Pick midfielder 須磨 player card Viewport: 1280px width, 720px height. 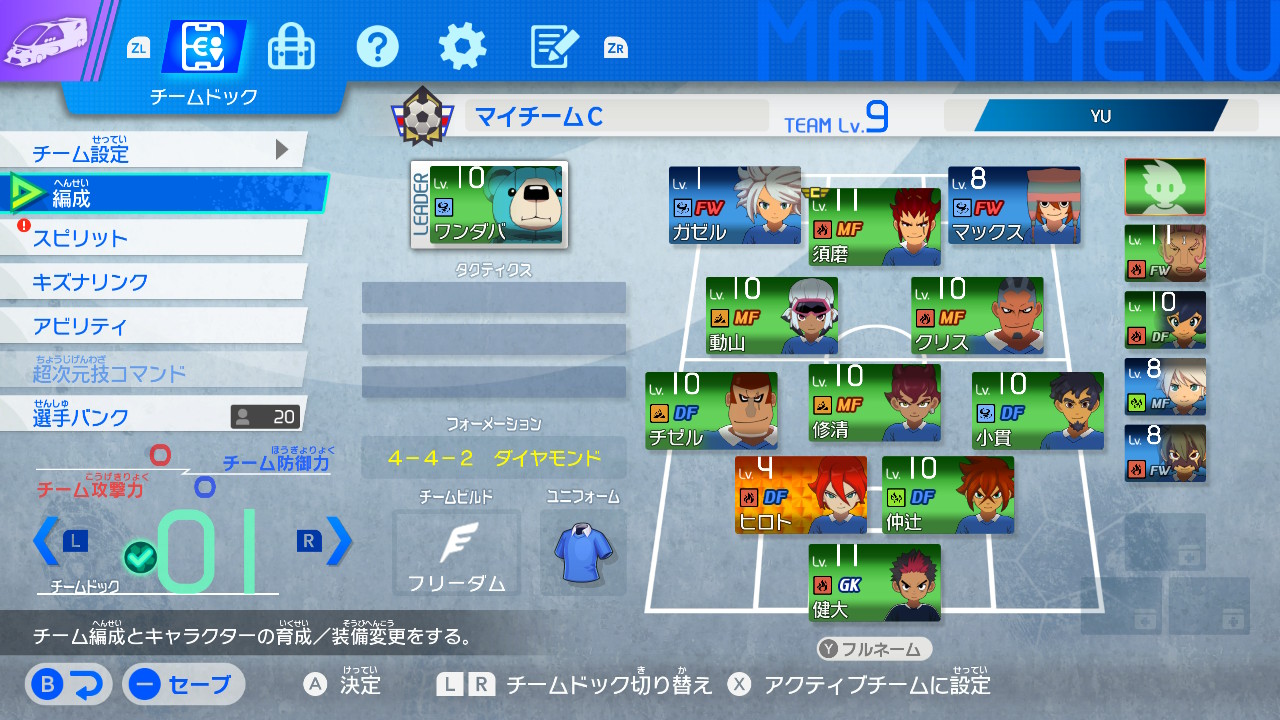pyautogui.click(x=874, y=227)
